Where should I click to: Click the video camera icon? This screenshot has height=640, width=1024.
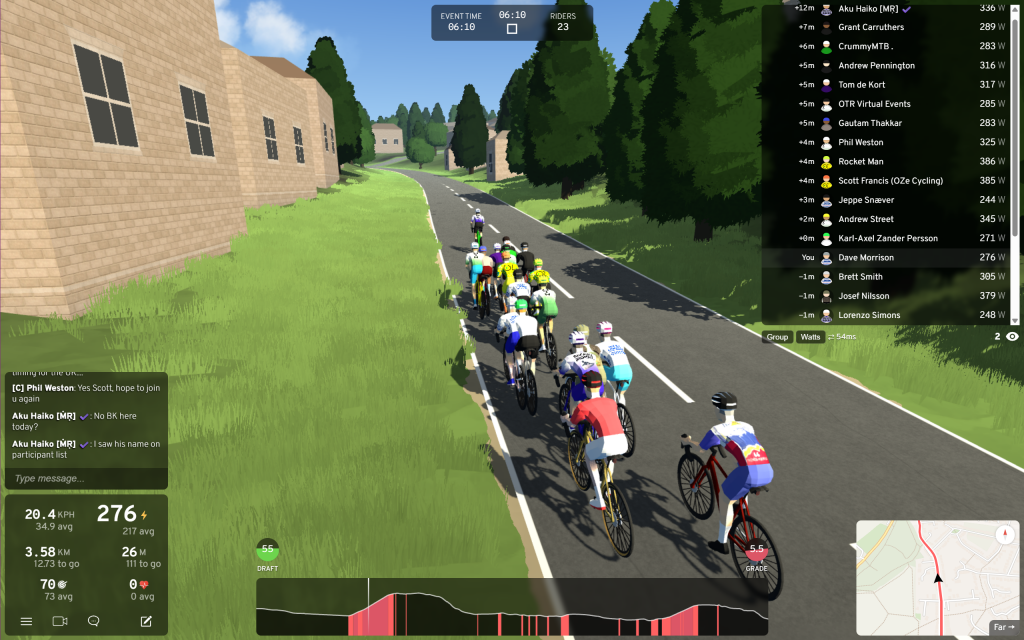point(59,621)
